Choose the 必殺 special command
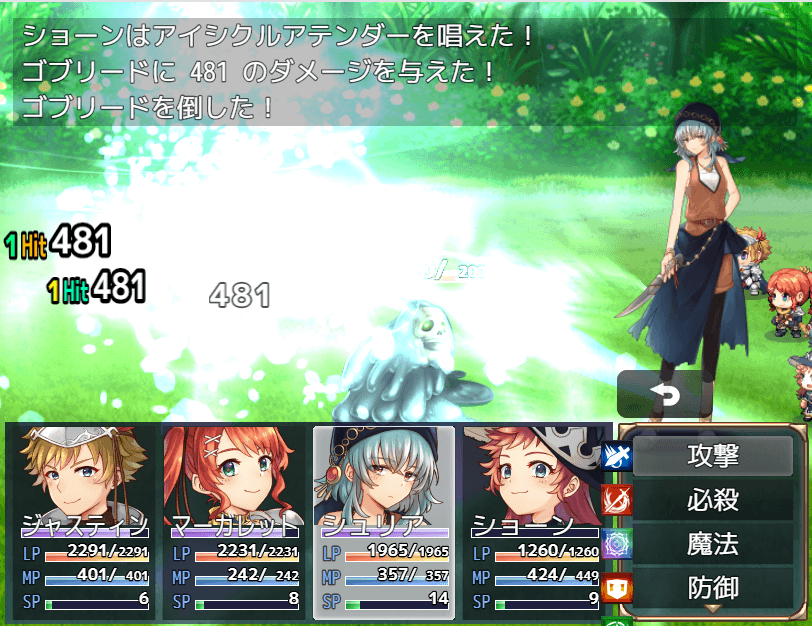Image resolution: width=812 pixels, height=626 pixels. (x=713, y=500)
